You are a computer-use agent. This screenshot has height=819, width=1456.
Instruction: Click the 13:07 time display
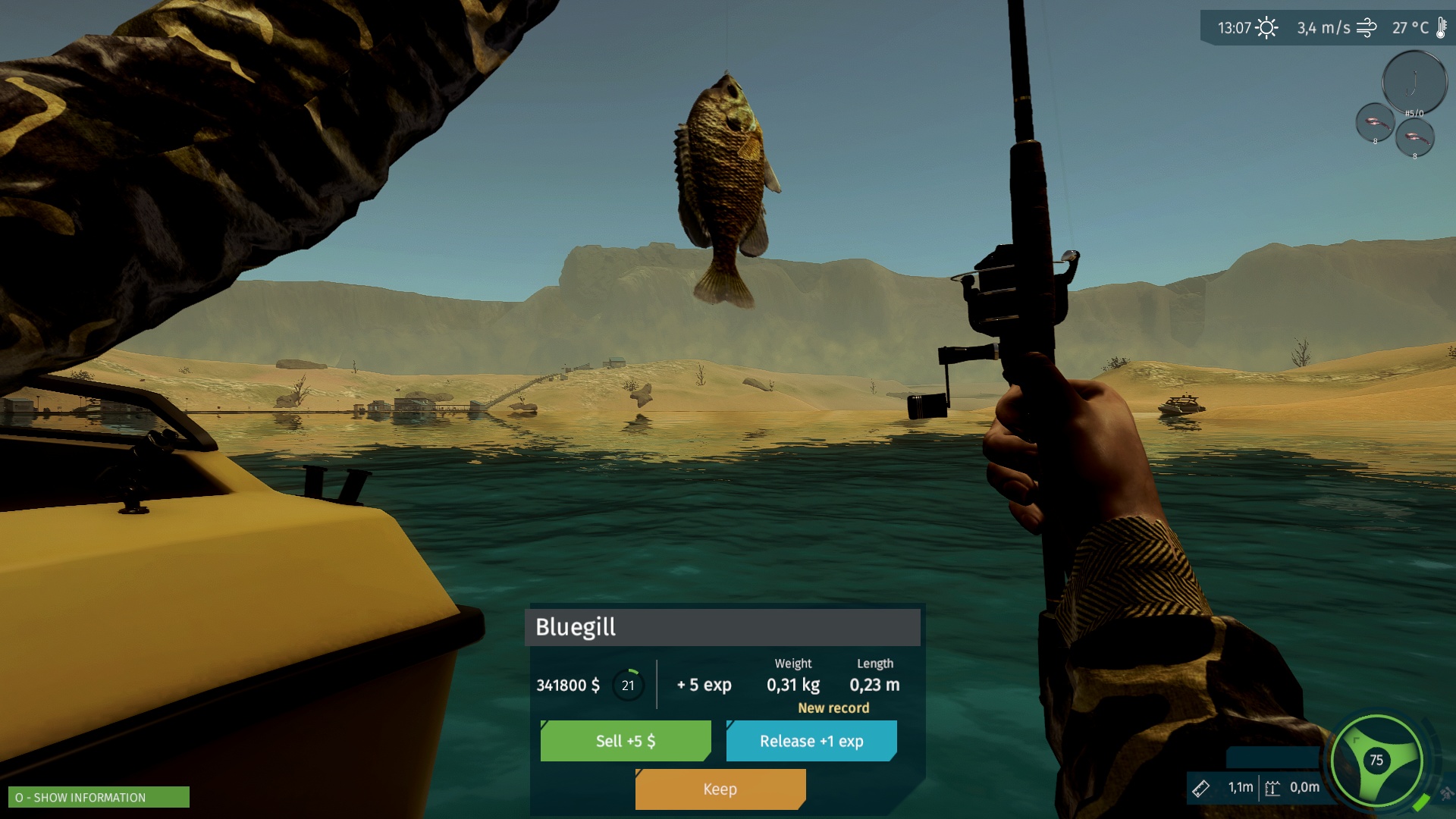pyautogui.click(x=1235, y=26)
